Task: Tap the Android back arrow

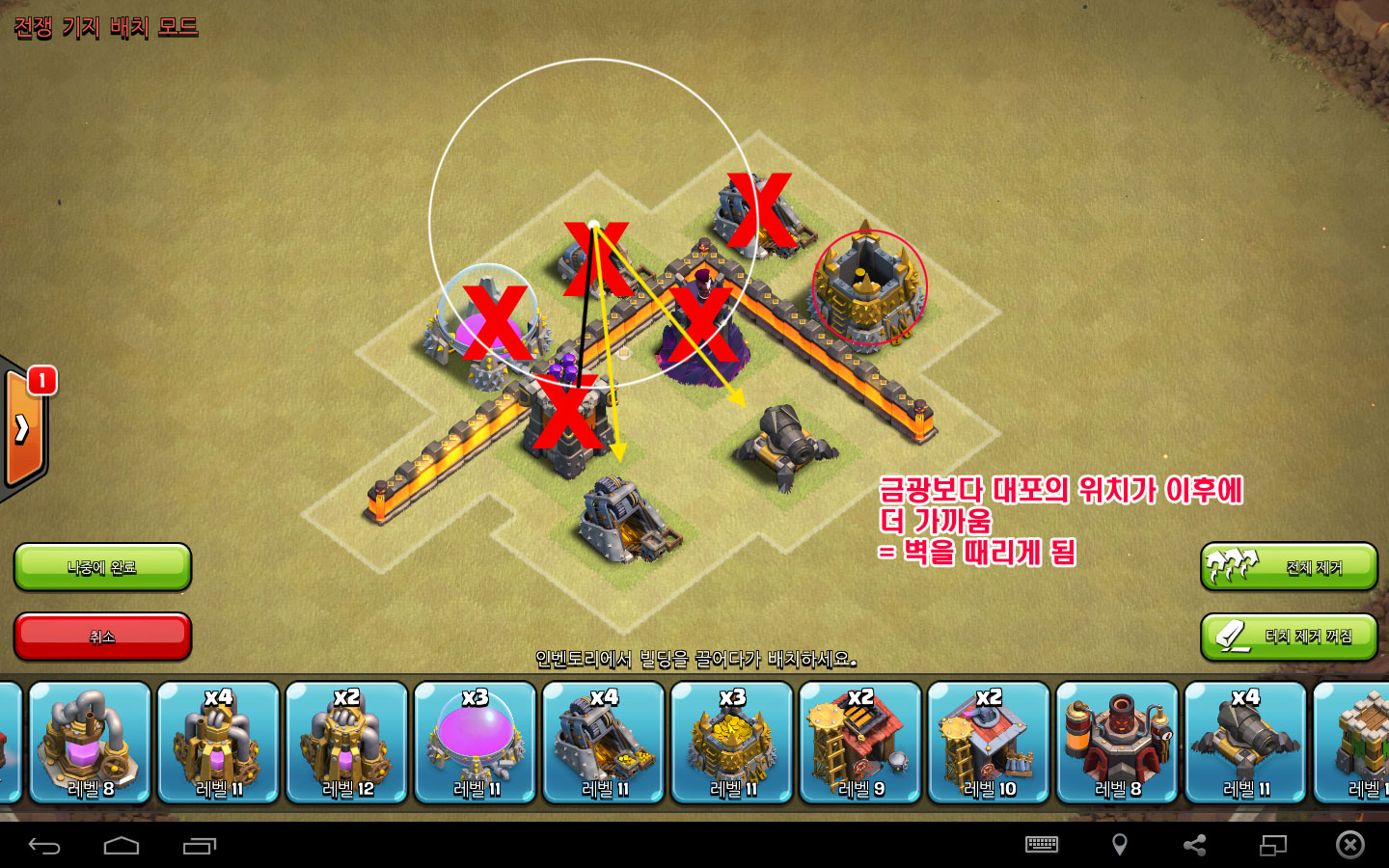Action: (44, 846)
